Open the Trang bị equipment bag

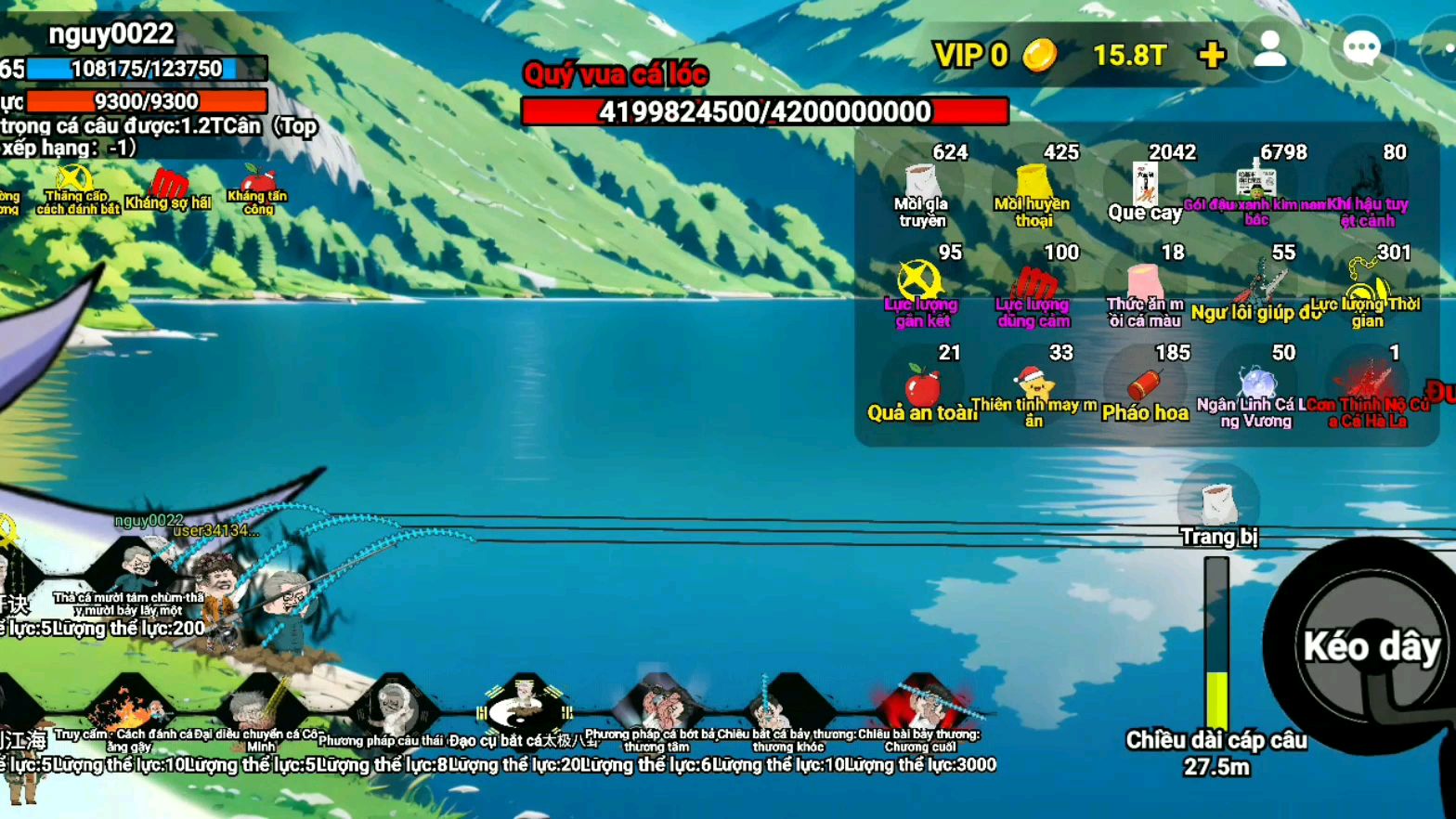tap(1218, 508)
